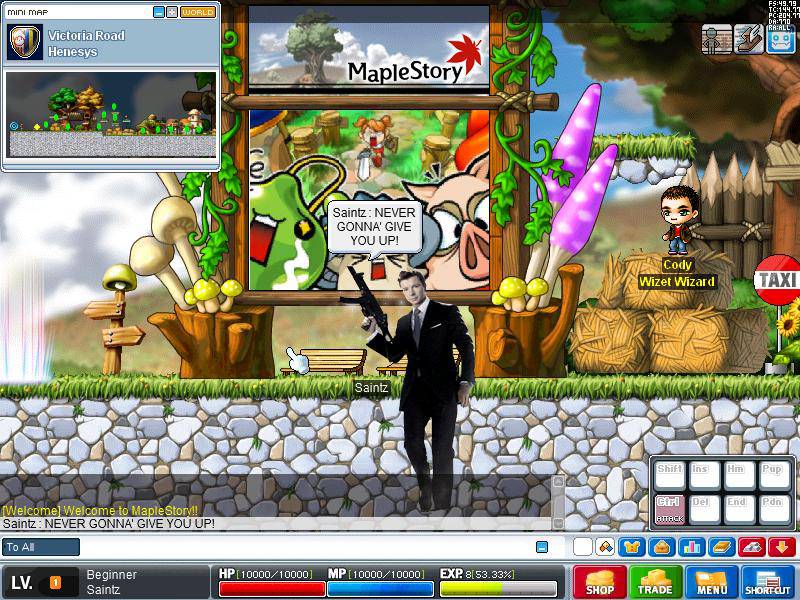Open the Cash SHOP button
The width and height of the screenshot is (800, 600).
600,582
